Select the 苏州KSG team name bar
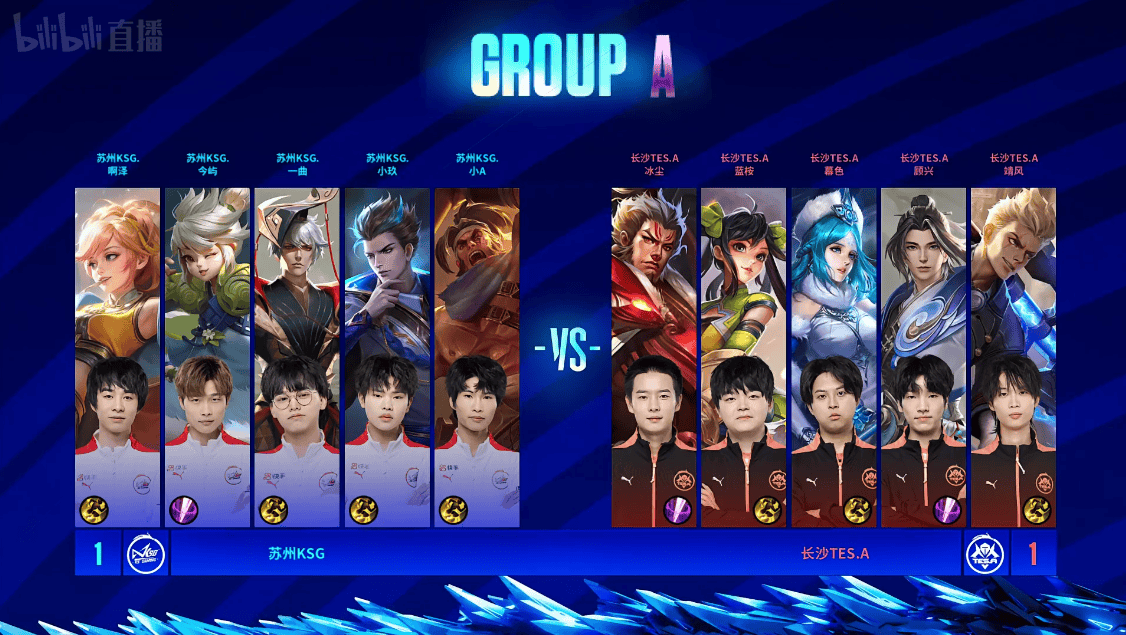Image resolution: width=1126 pixels, height=635 pixels. (297, 553)
